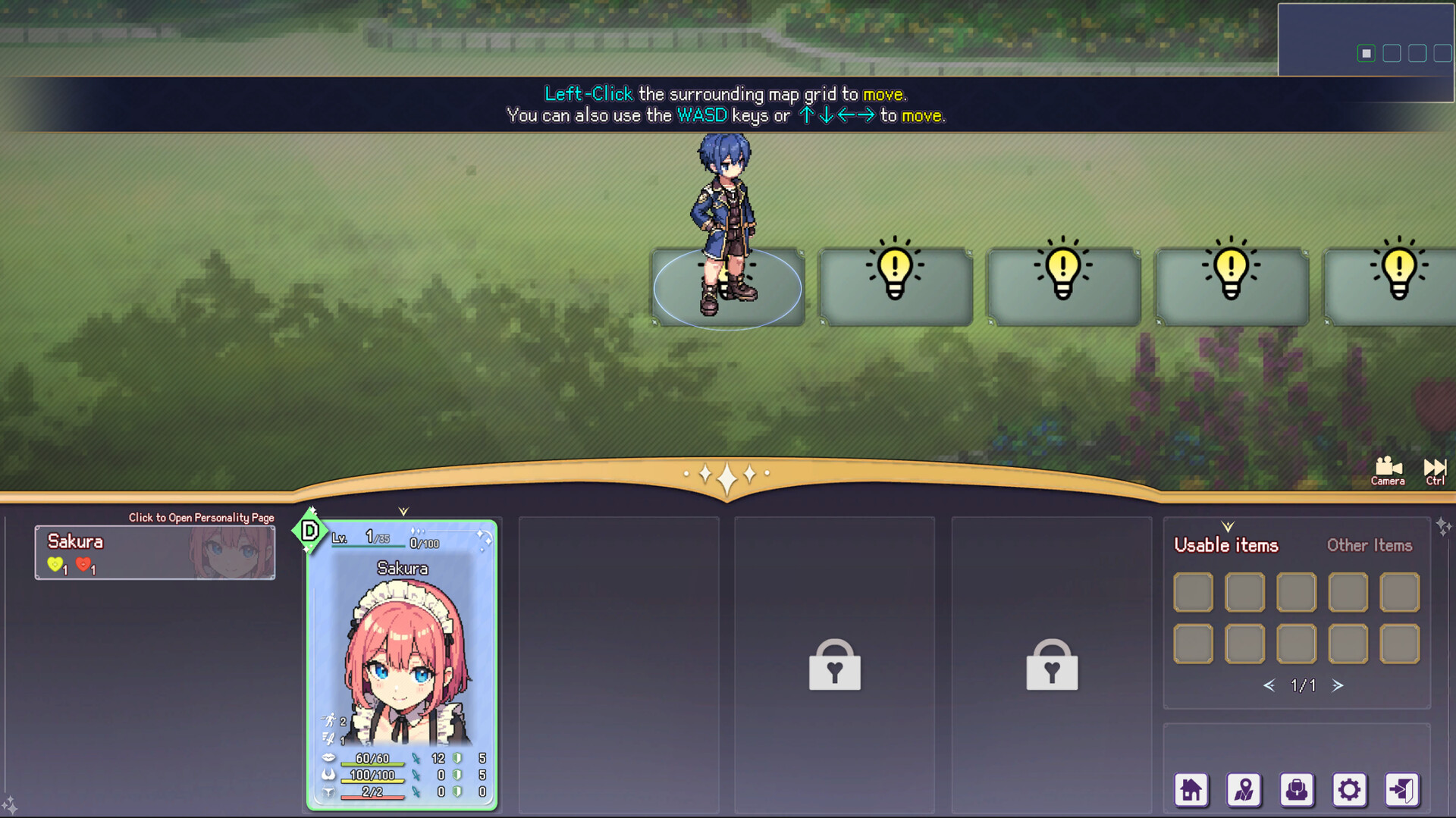
Task: Open the backpack inventory icon
Action: point(1297,790)
